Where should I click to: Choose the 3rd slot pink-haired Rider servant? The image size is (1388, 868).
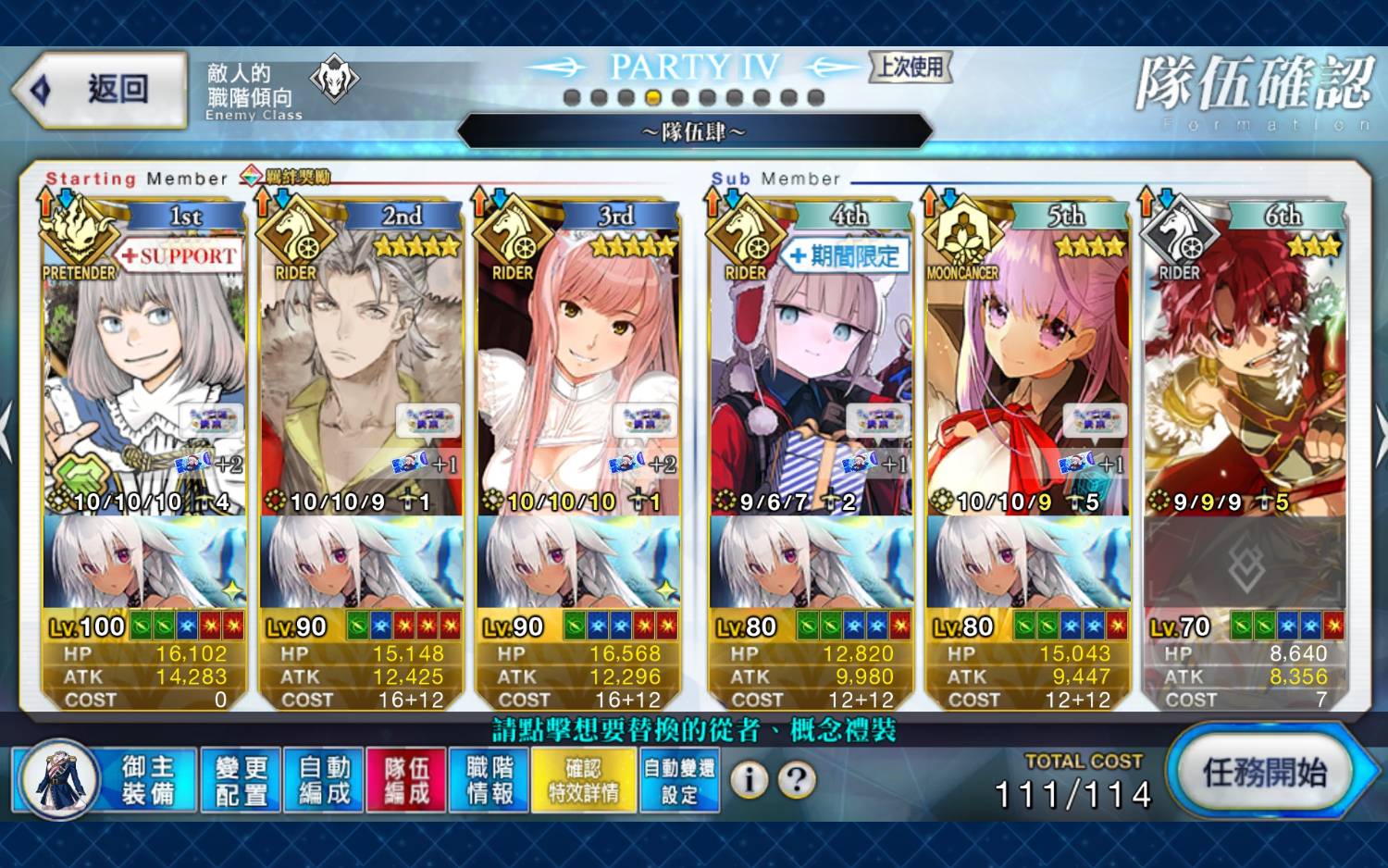(x=578, y=370)
